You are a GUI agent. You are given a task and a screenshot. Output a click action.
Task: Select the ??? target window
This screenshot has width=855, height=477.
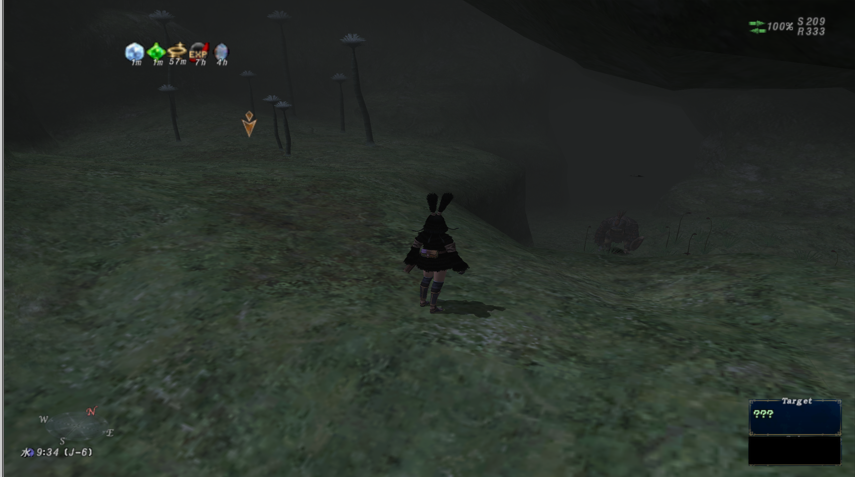(794, 417)
